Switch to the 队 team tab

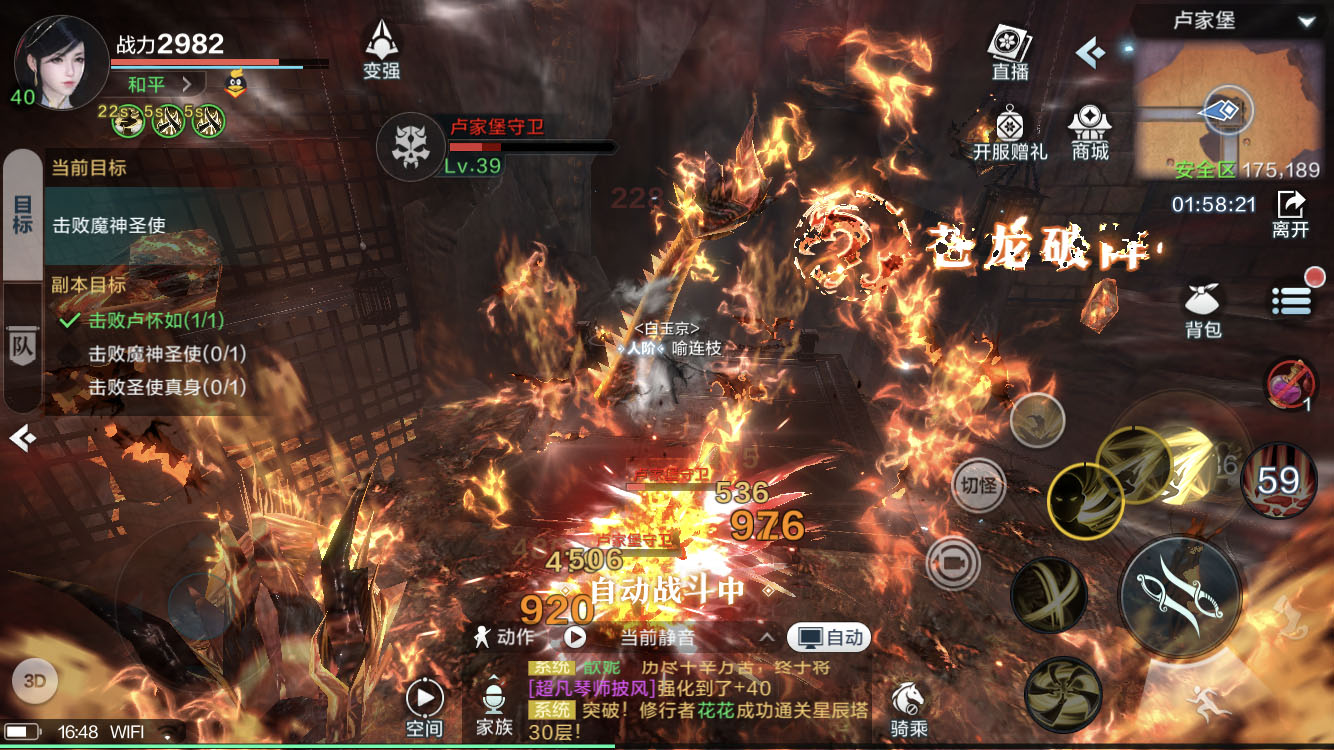pos(22,346)
